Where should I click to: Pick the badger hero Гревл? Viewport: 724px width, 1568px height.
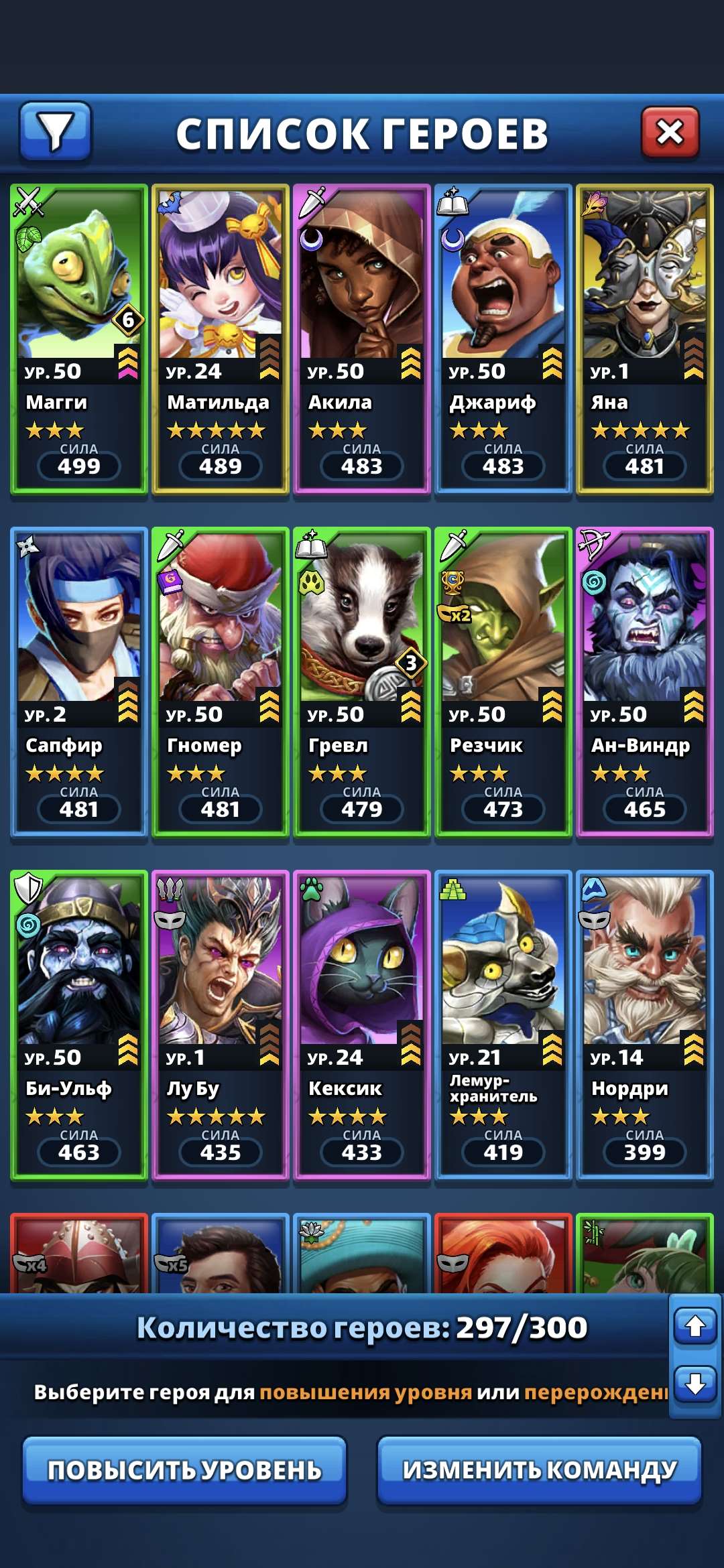click(362, 682)
